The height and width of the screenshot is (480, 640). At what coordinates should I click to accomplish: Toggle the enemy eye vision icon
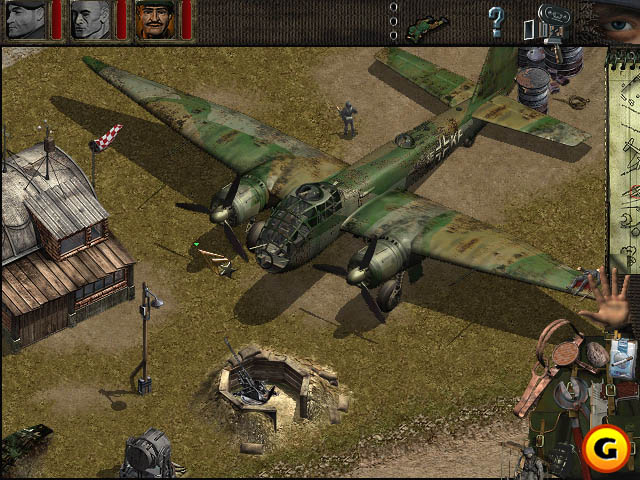(x=615, y=20)
